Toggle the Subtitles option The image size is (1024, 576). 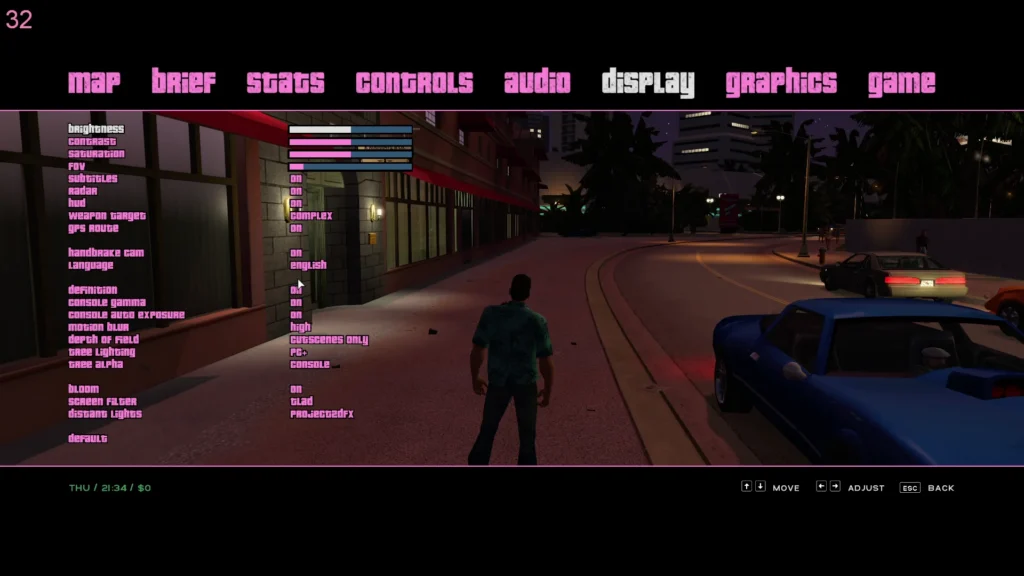click(x=296, y=179)
